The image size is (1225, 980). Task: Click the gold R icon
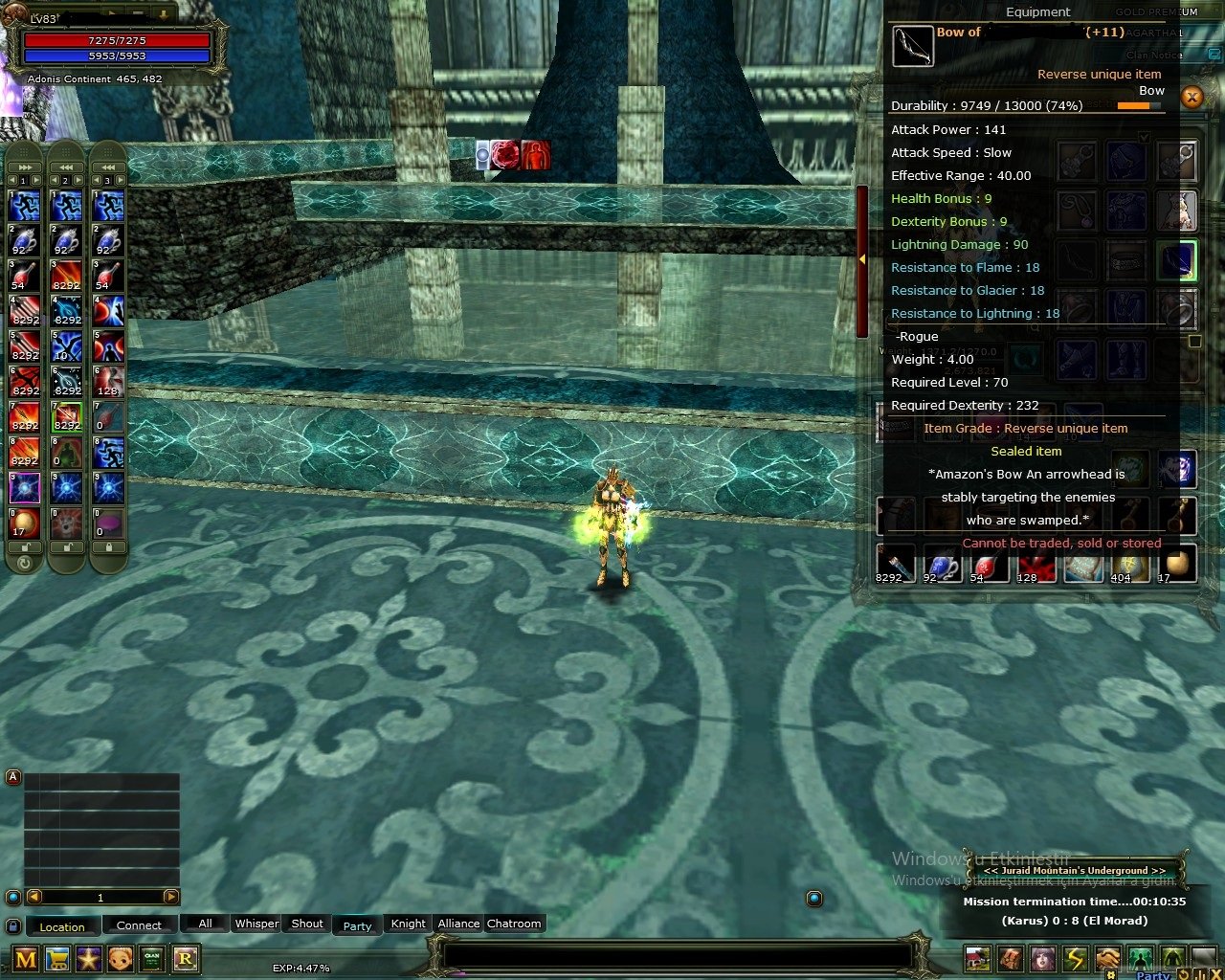(185, 959)
